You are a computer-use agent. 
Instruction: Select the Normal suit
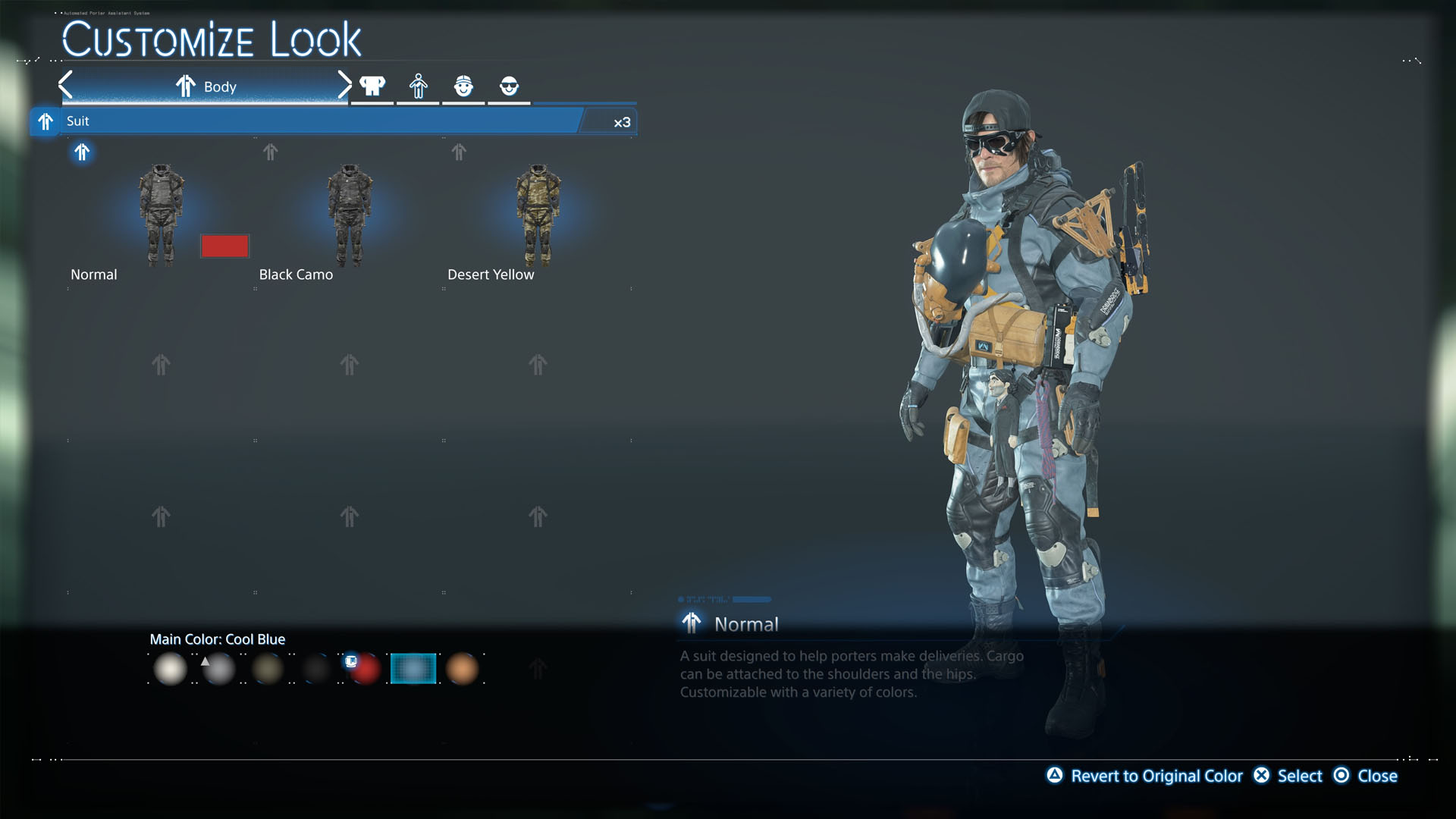click(x=161, y=215)
